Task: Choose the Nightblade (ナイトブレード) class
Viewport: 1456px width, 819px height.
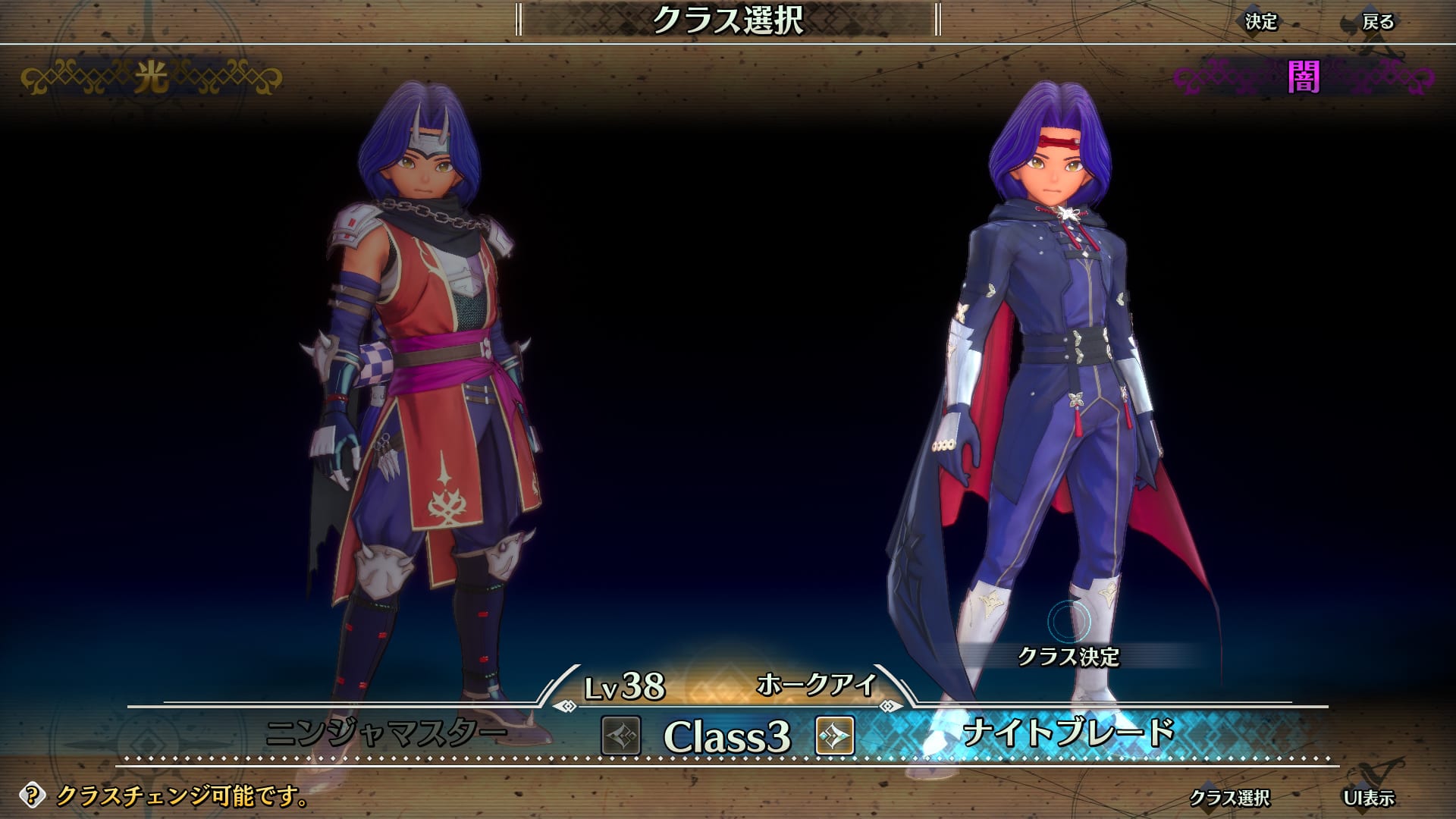Action: (x=1068, y=733)
